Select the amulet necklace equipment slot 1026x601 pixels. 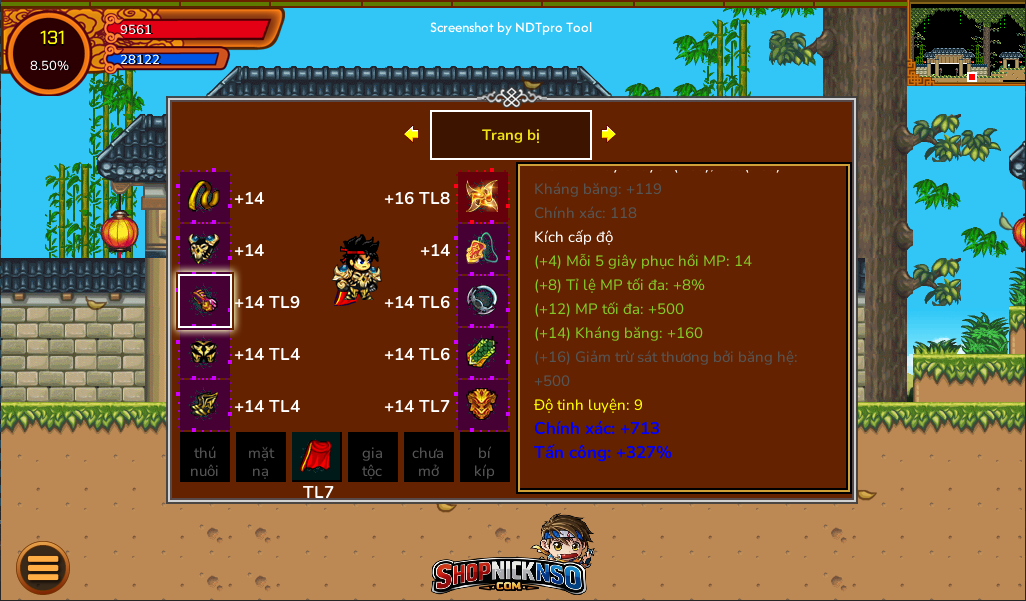[x=483, y=249]
